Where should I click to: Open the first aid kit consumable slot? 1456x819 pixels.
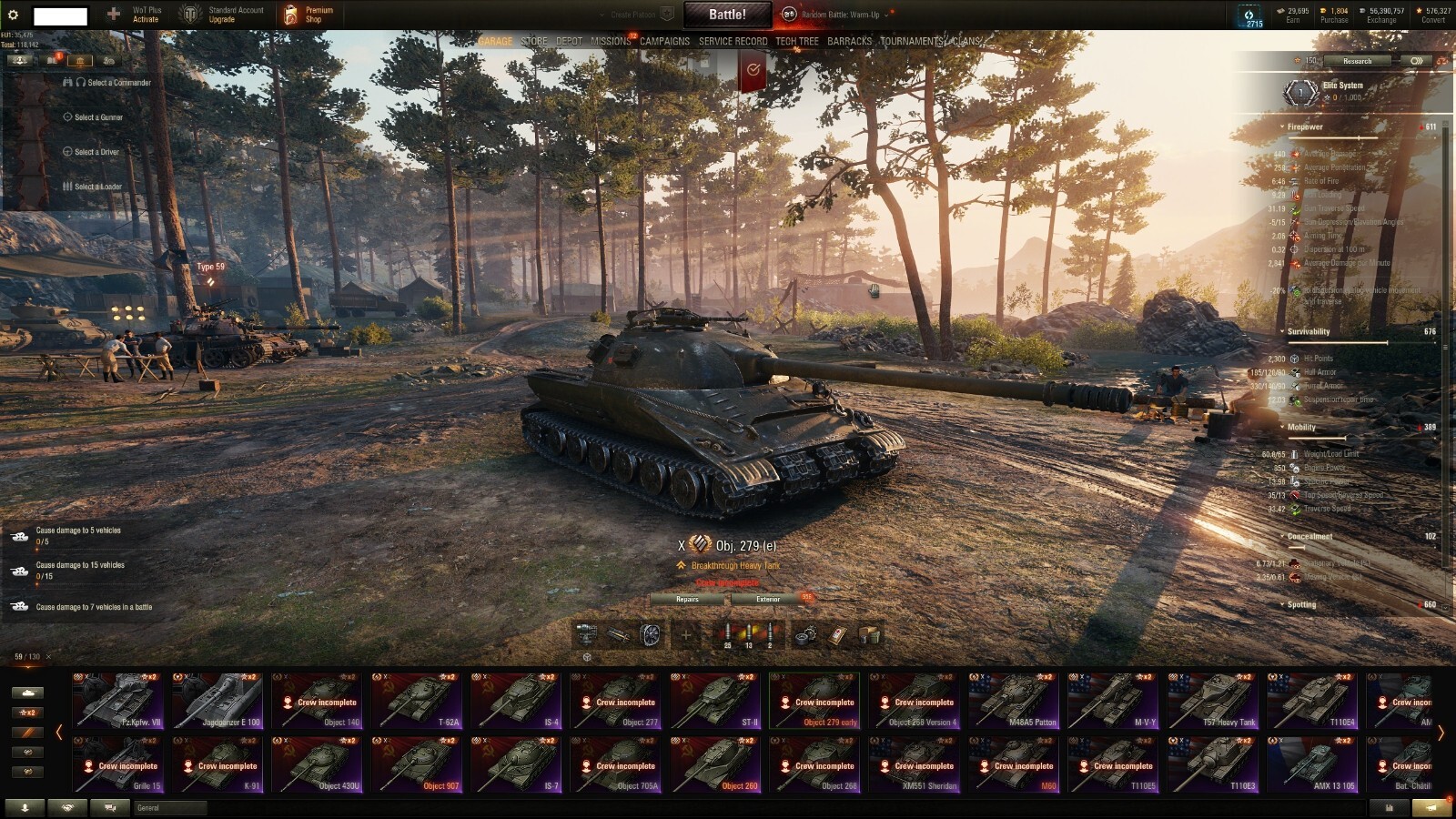835,634
